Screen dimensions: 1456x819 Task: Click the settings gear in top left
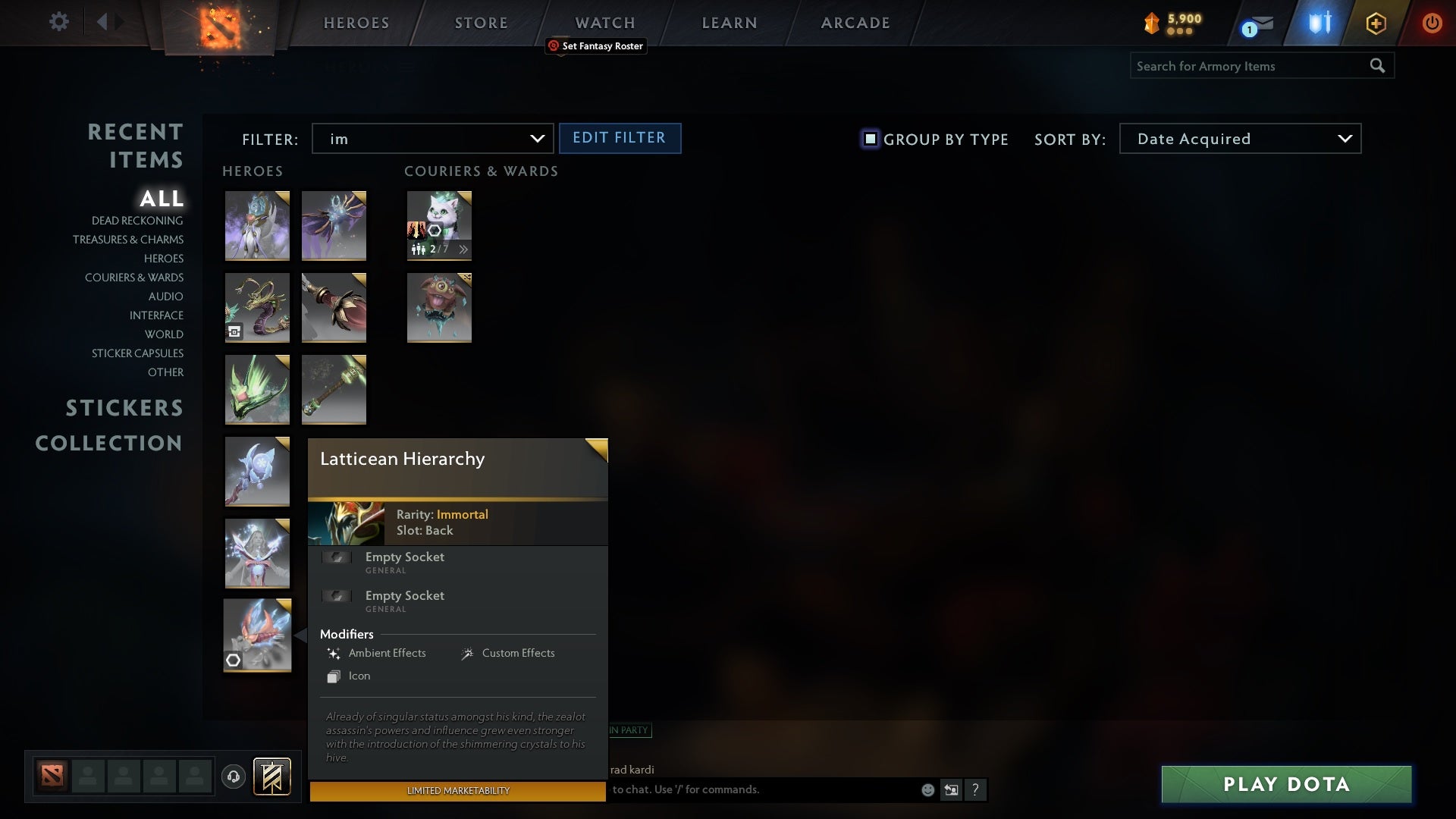59,22
